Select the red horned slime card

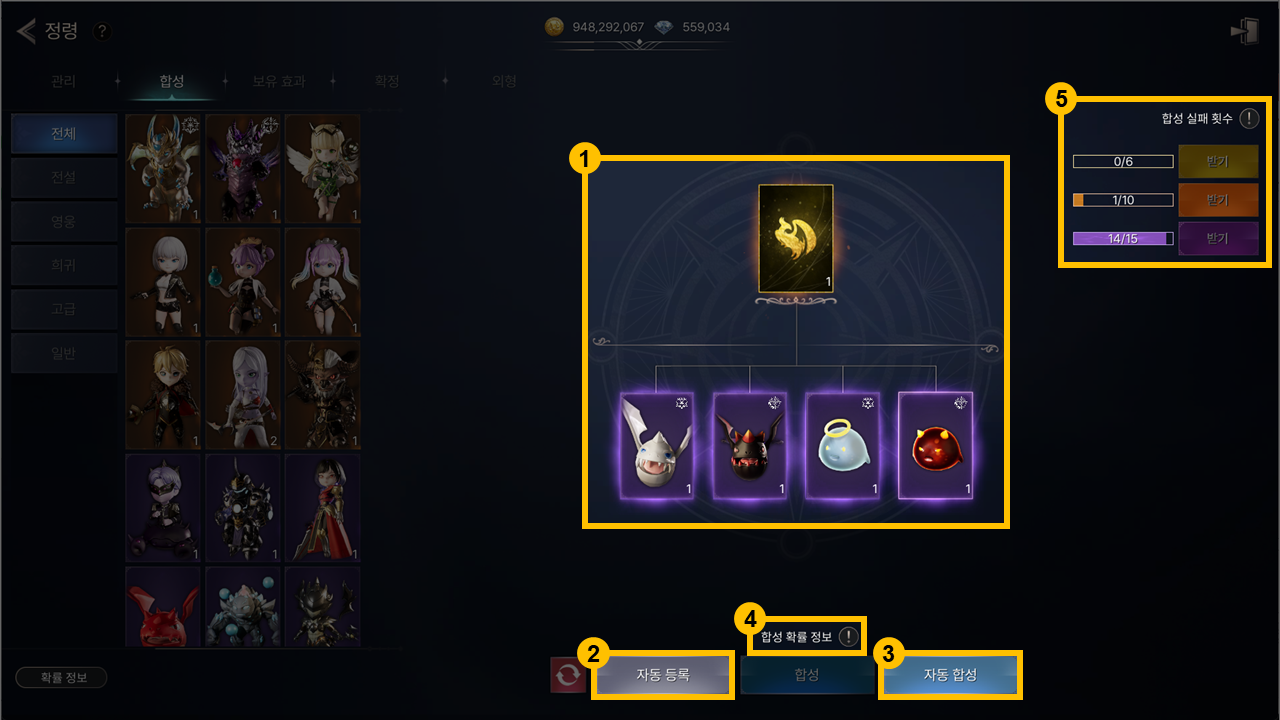[x=935, y=445]
